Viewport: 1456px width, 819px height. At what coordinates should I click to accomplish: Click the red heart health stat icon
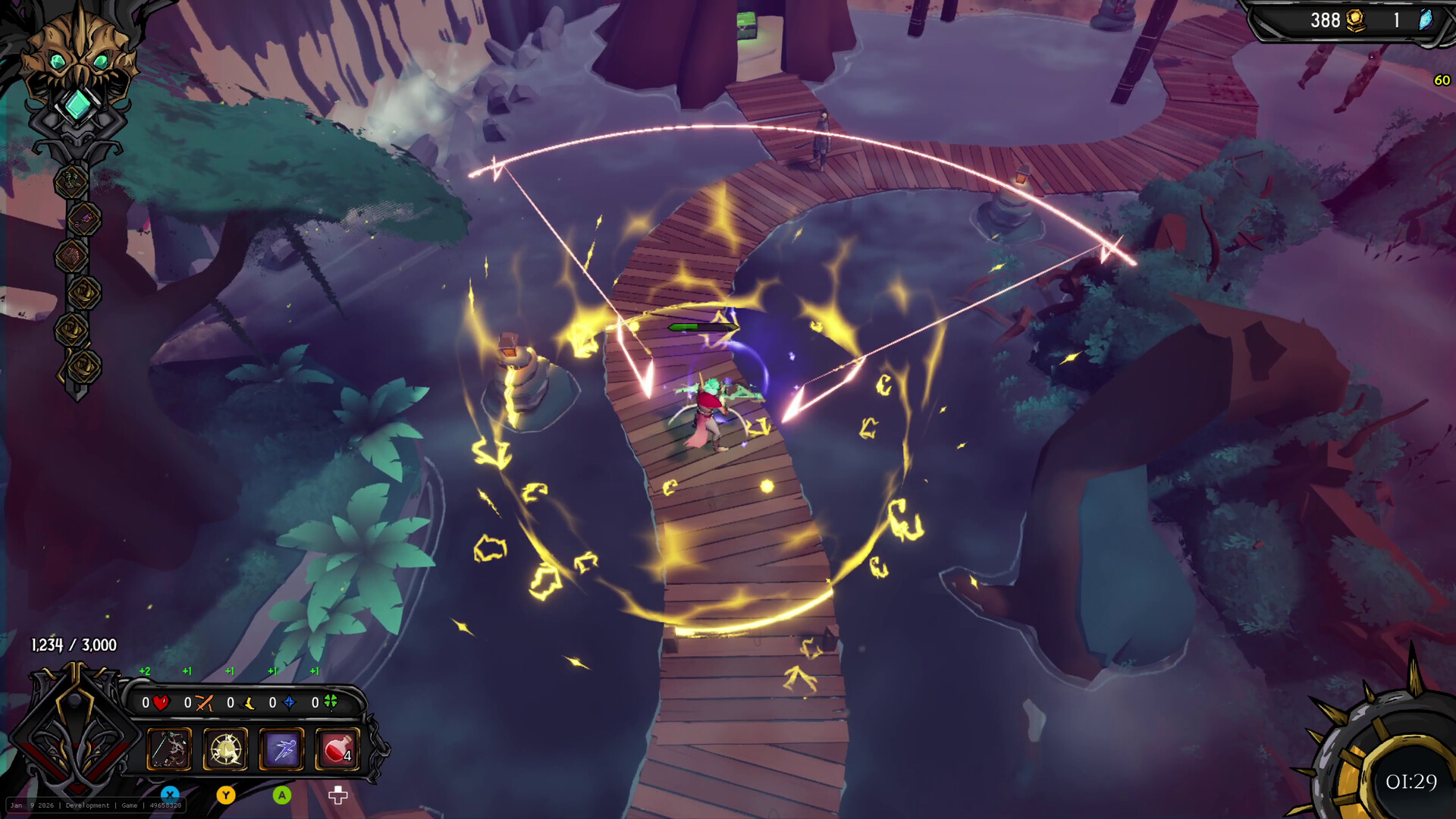(x=161, y=702)
